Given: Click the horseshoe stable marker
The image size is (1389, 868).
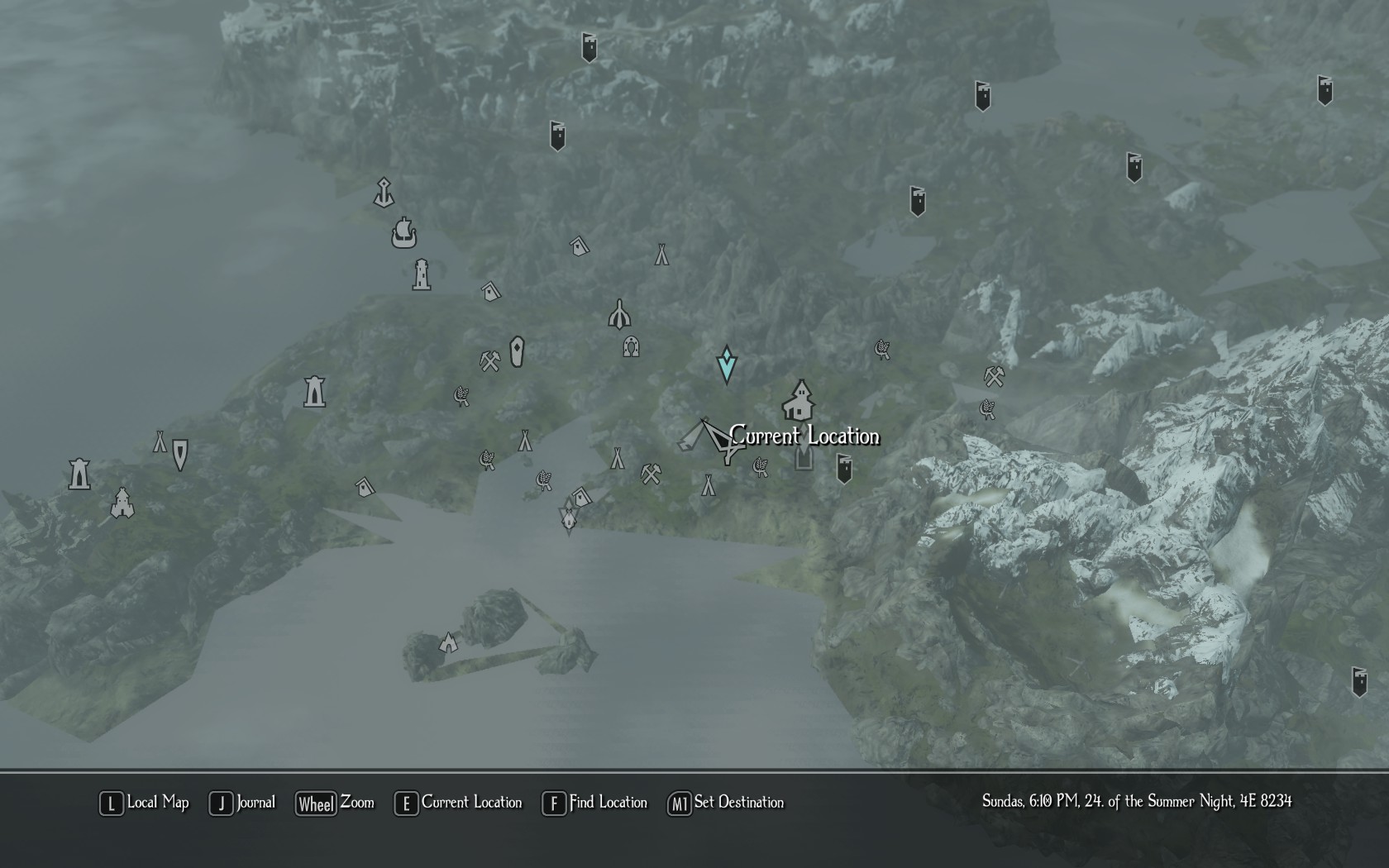Looking at the screenshot, I should click(x=631, y=346).
